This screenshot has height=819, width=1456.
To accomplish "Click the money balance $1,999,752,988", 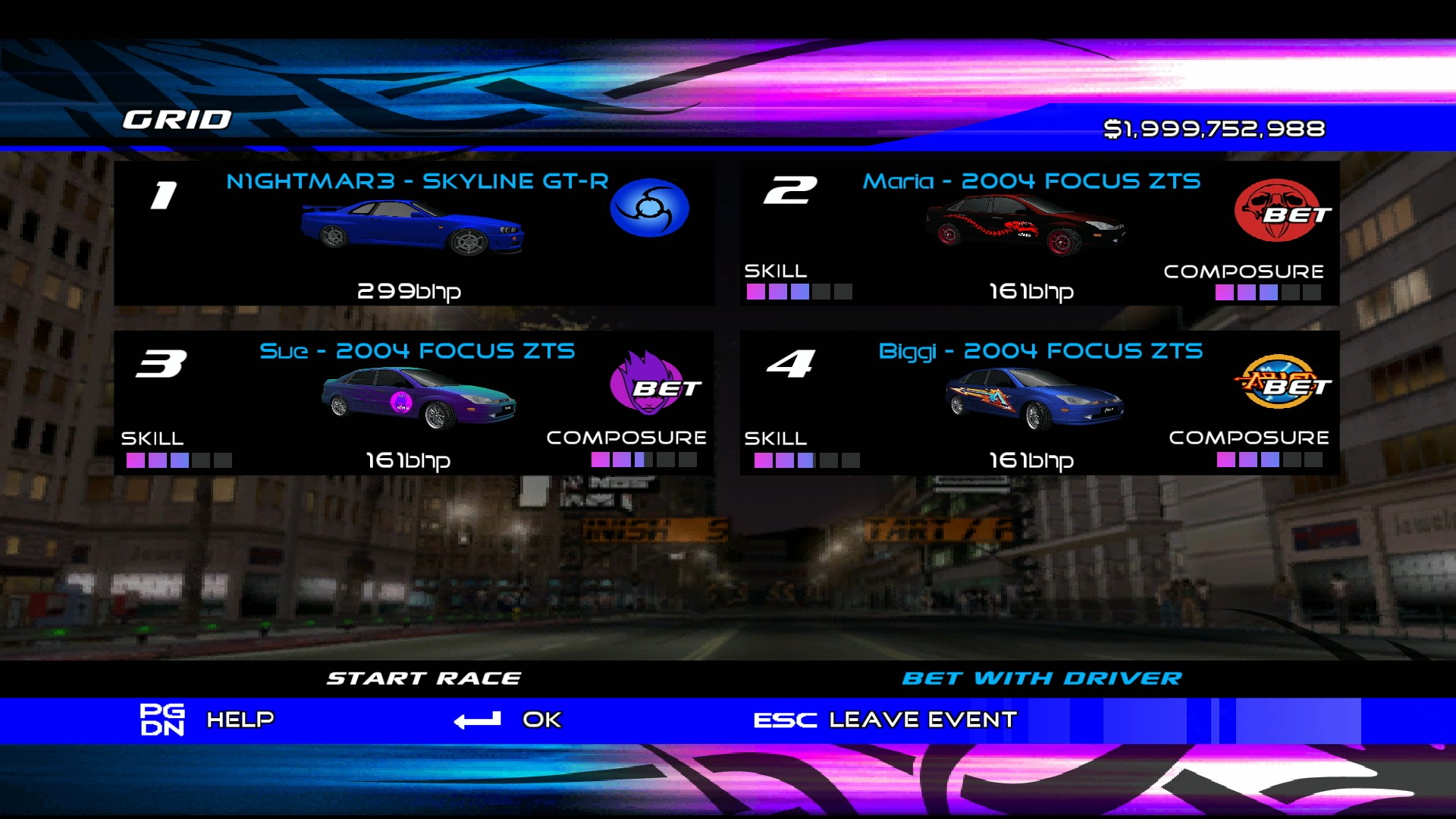I will click(1215, 129).
